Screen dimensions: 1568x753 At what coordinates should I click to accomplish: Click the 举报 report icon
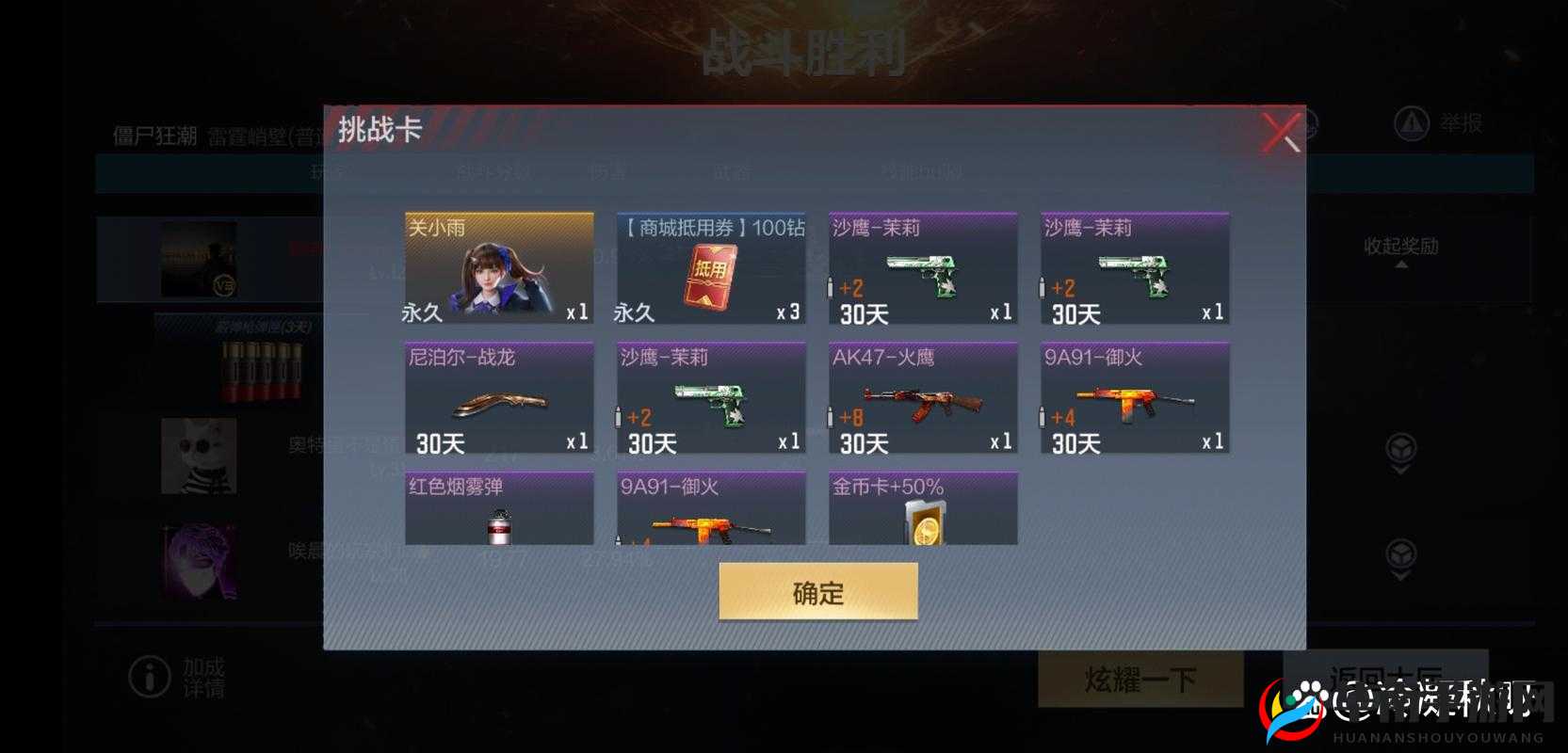1410,122
